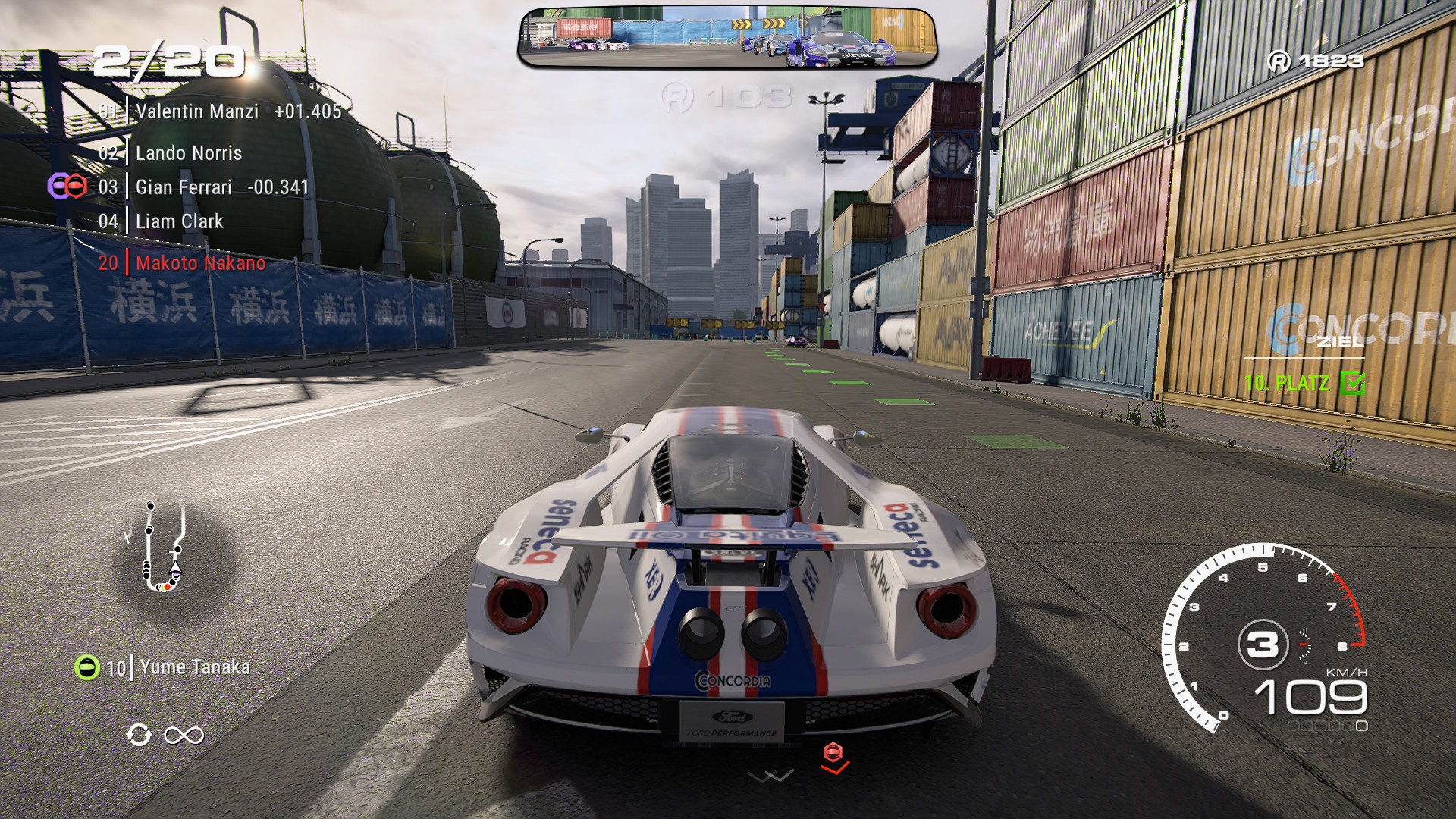1456x819 pixels.
Task: Click the red hexagon proximity marker
Action: tap(833, 752)
